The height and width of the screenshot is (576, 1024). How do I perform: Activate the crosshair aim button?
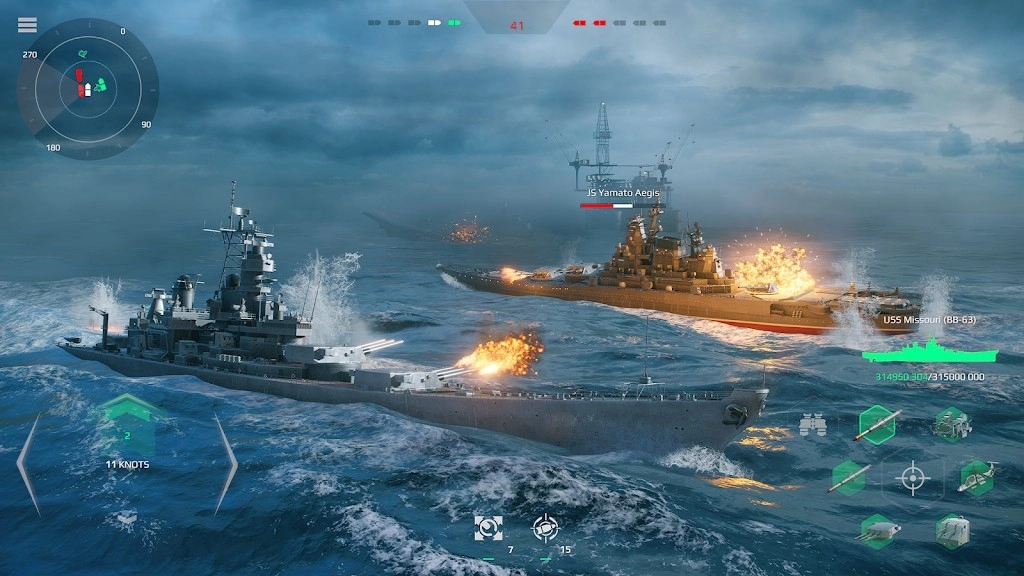click(912, 478)
